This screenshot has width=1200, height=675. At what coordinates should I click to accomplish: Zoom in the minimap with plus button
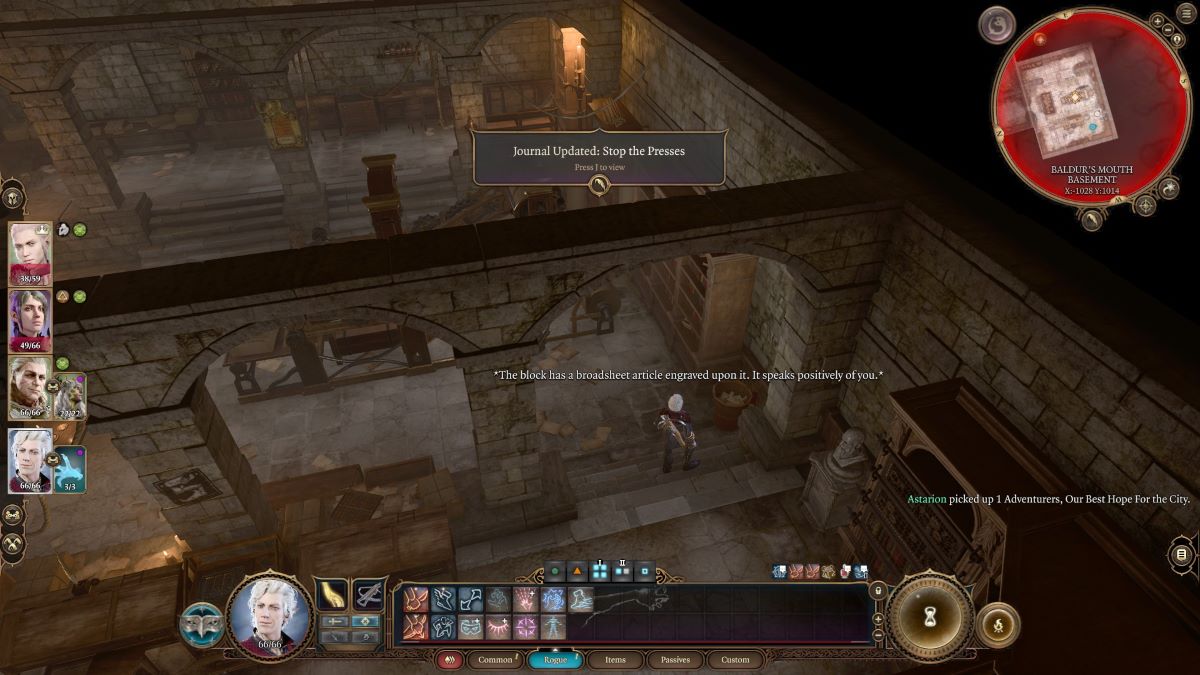(1157, 21)
